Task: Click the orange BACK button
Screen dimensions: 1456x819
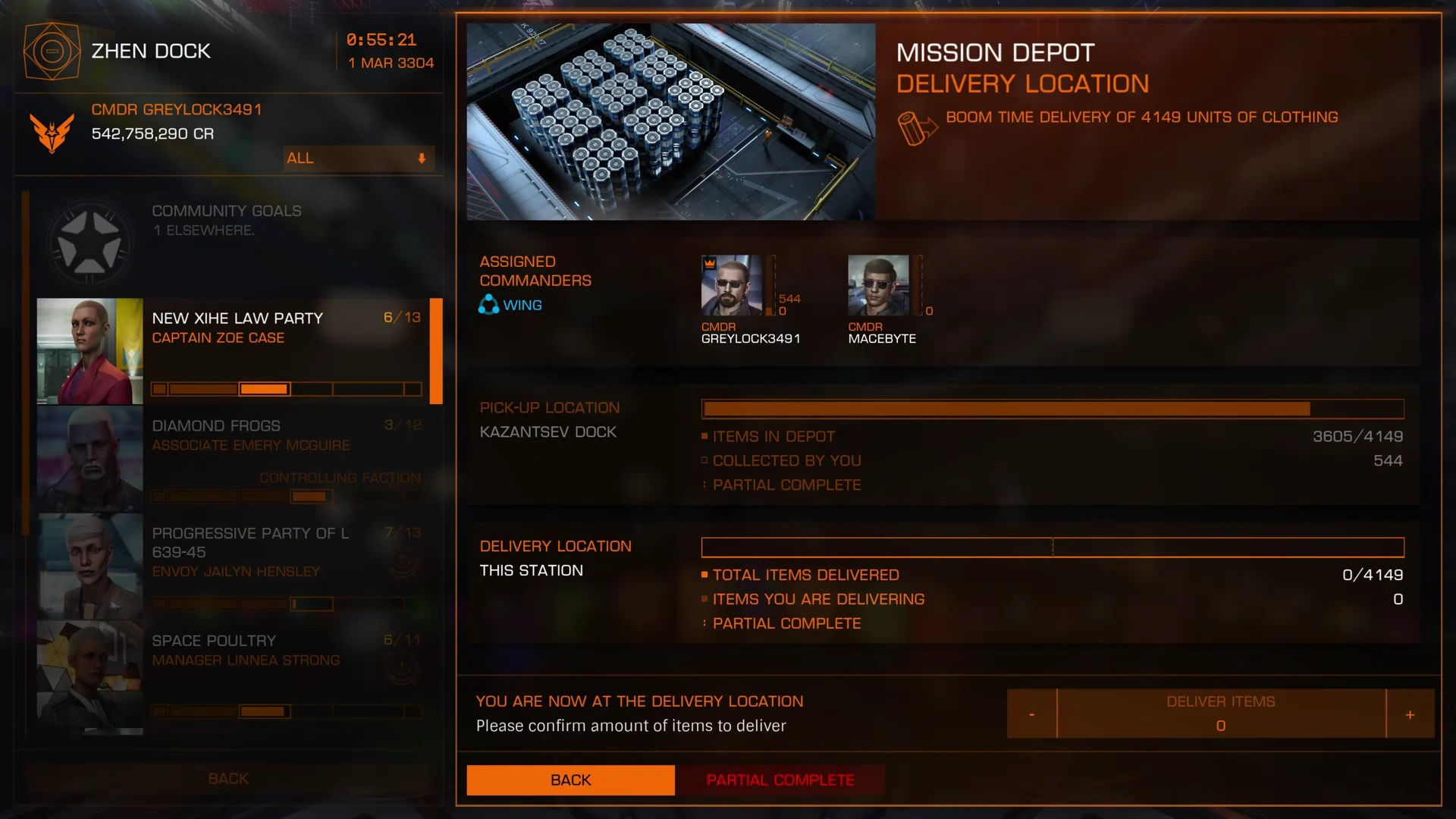Action: (x=570, y=780)
